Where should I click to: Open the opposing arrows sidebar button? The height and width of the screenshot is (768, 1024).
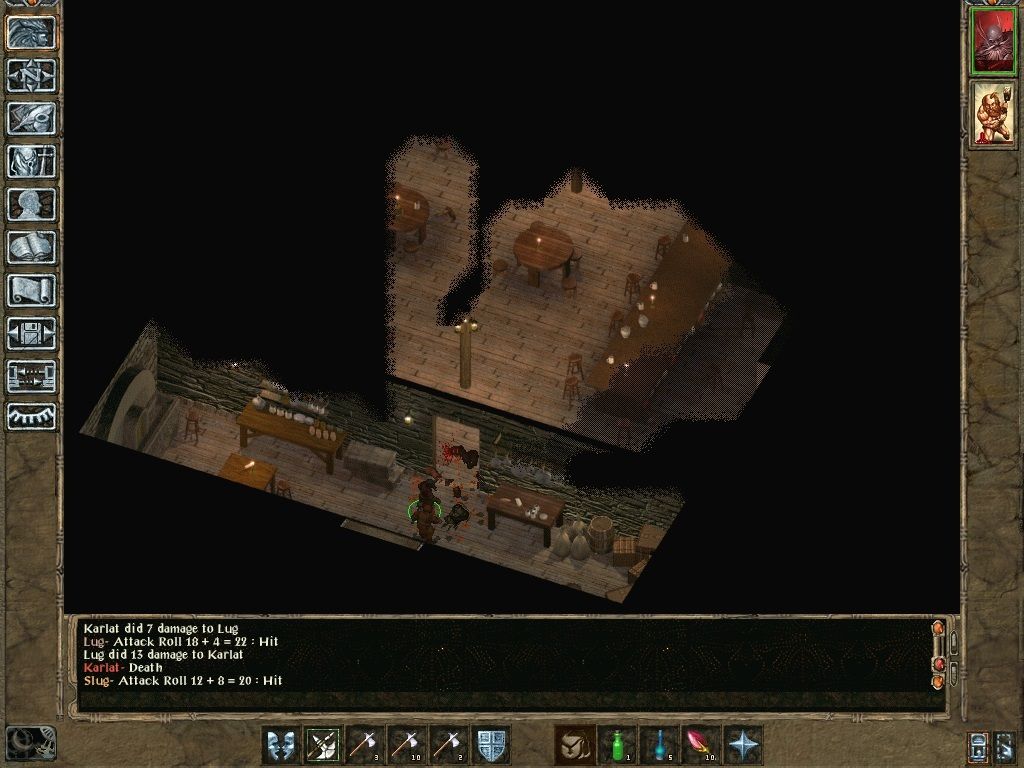tap(31, 376)
